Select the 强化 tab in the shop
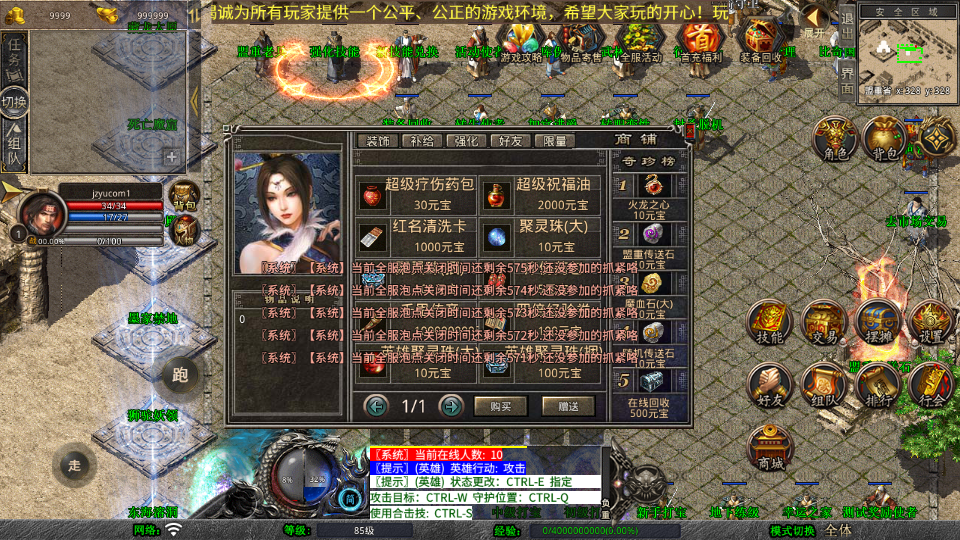This screenshot has width=960, height=540. (467, 141)
